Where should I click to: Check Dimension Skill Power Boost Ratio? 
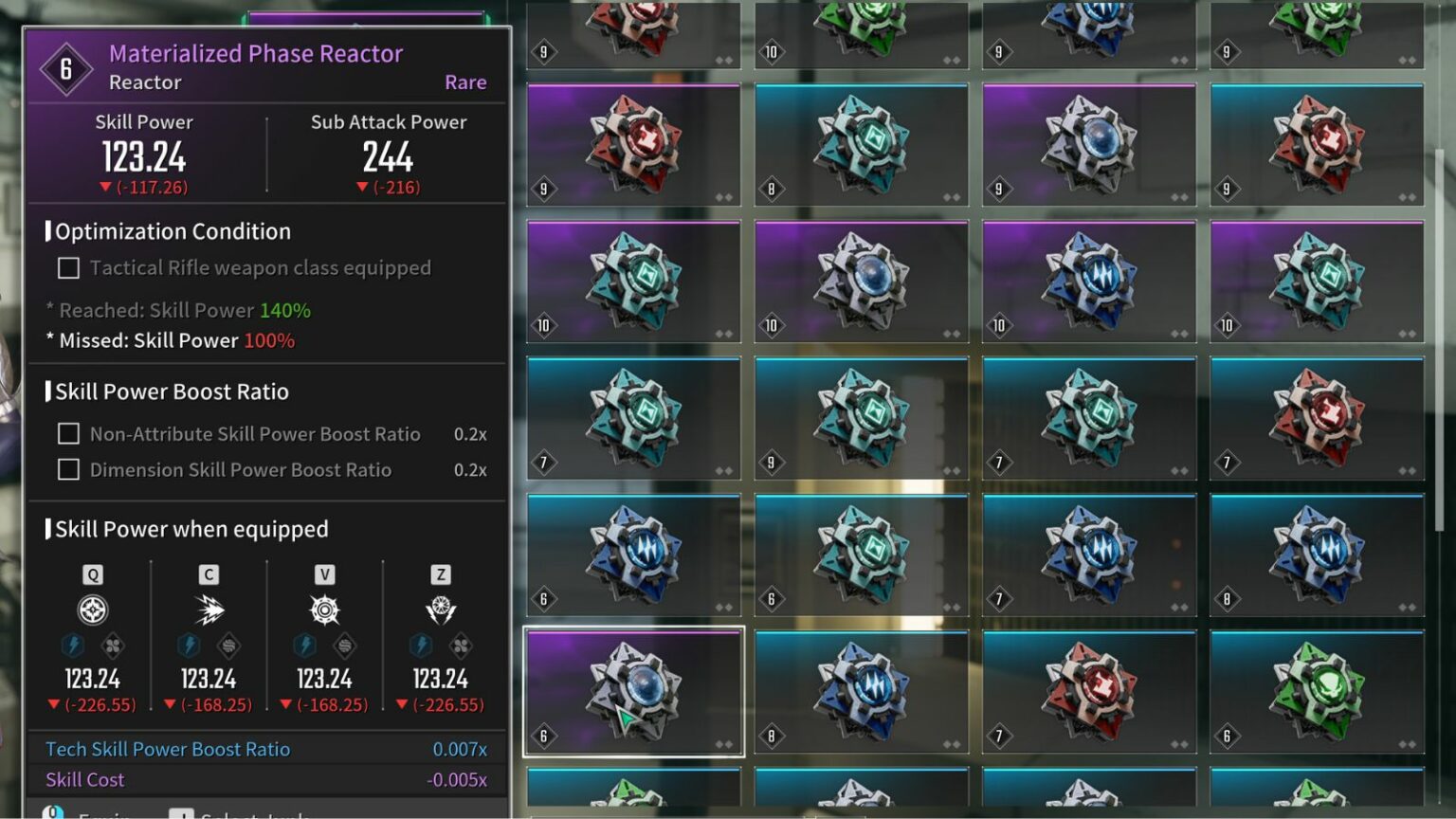tap(67, 468)
